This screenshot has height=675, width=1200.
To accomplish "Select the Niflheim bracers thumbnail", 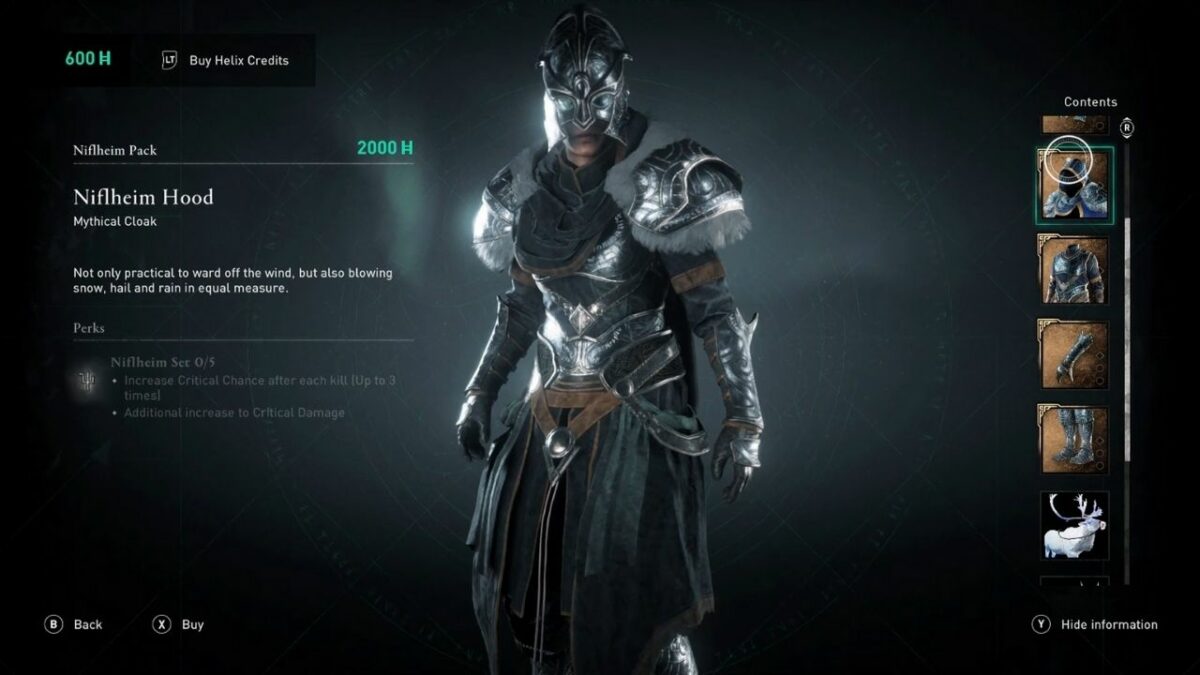I will tap(1074, 354).
